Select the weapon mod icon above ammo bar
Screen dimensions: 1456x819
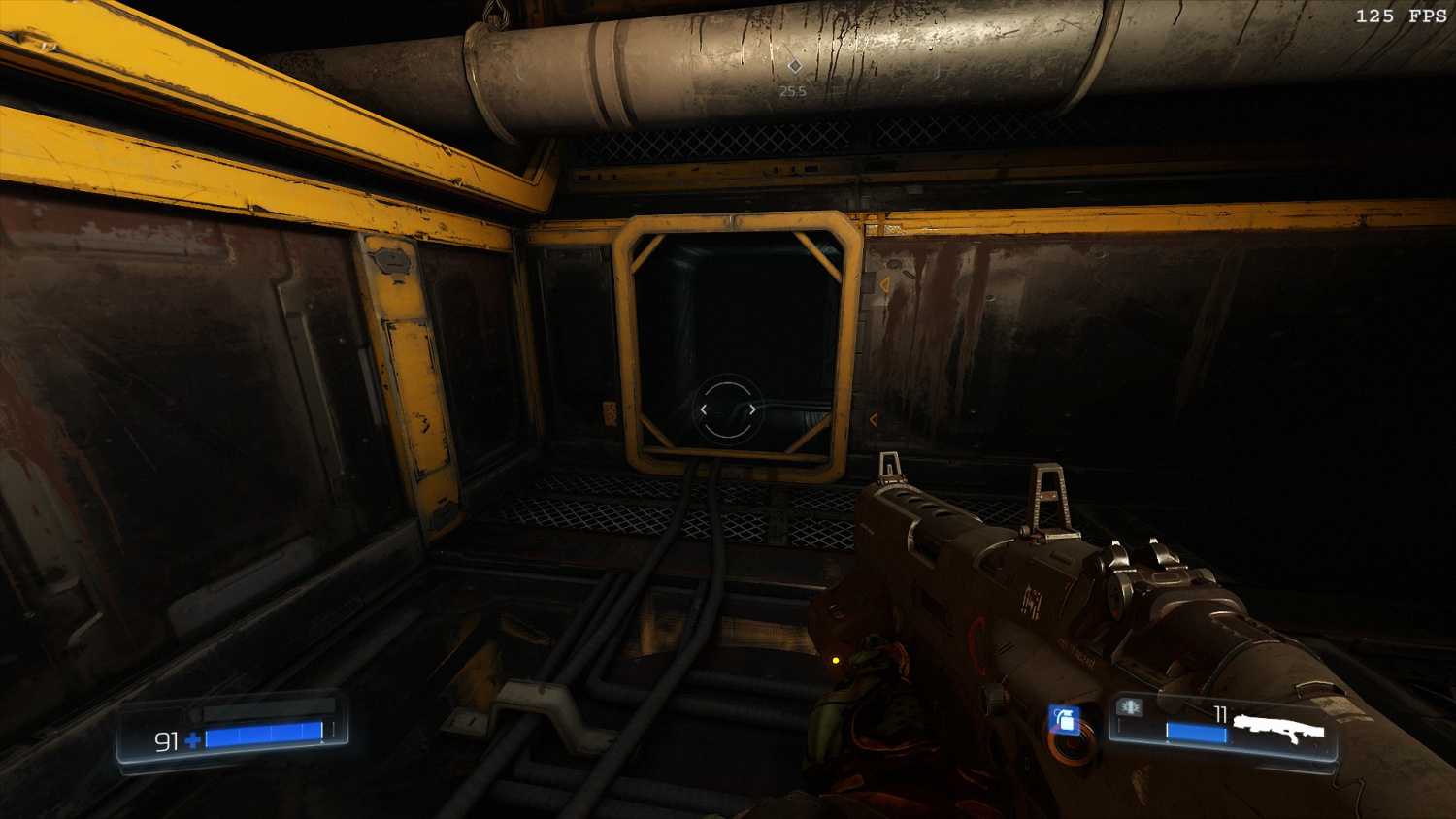coord(1129,707)
